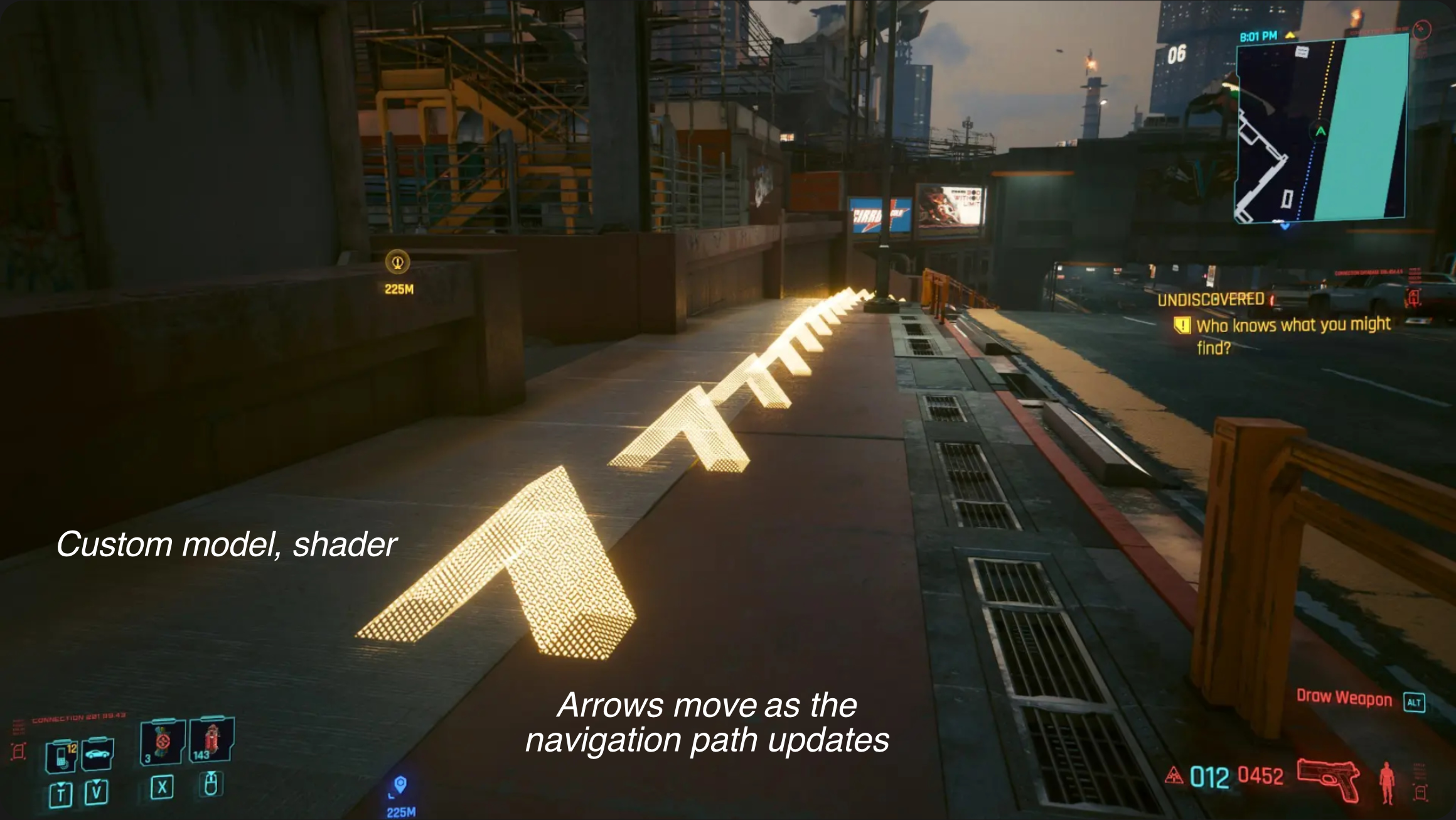Screen dimensions: 1456x820
Task: Click the grenade quickslot icon showing 3
Action: tap(162, 742)
